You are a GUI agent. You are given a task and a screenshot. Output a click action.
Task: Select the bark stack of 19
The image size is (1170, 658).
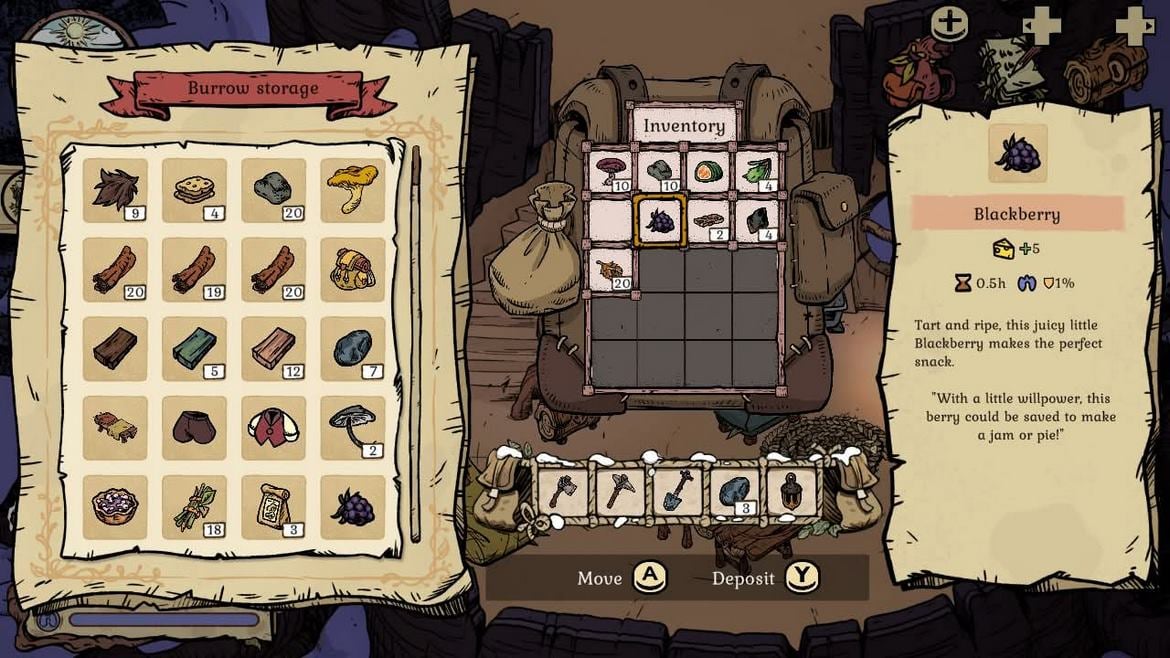click(194, 270)
